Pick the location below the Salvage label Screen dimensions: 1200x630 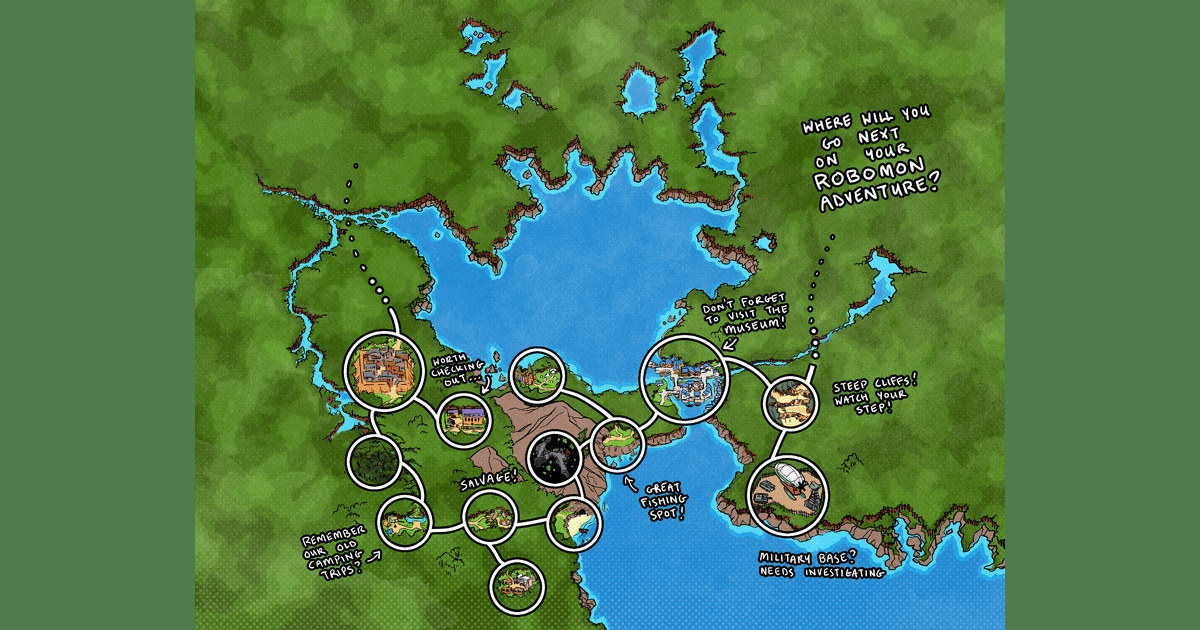click(x=490, y=520)
